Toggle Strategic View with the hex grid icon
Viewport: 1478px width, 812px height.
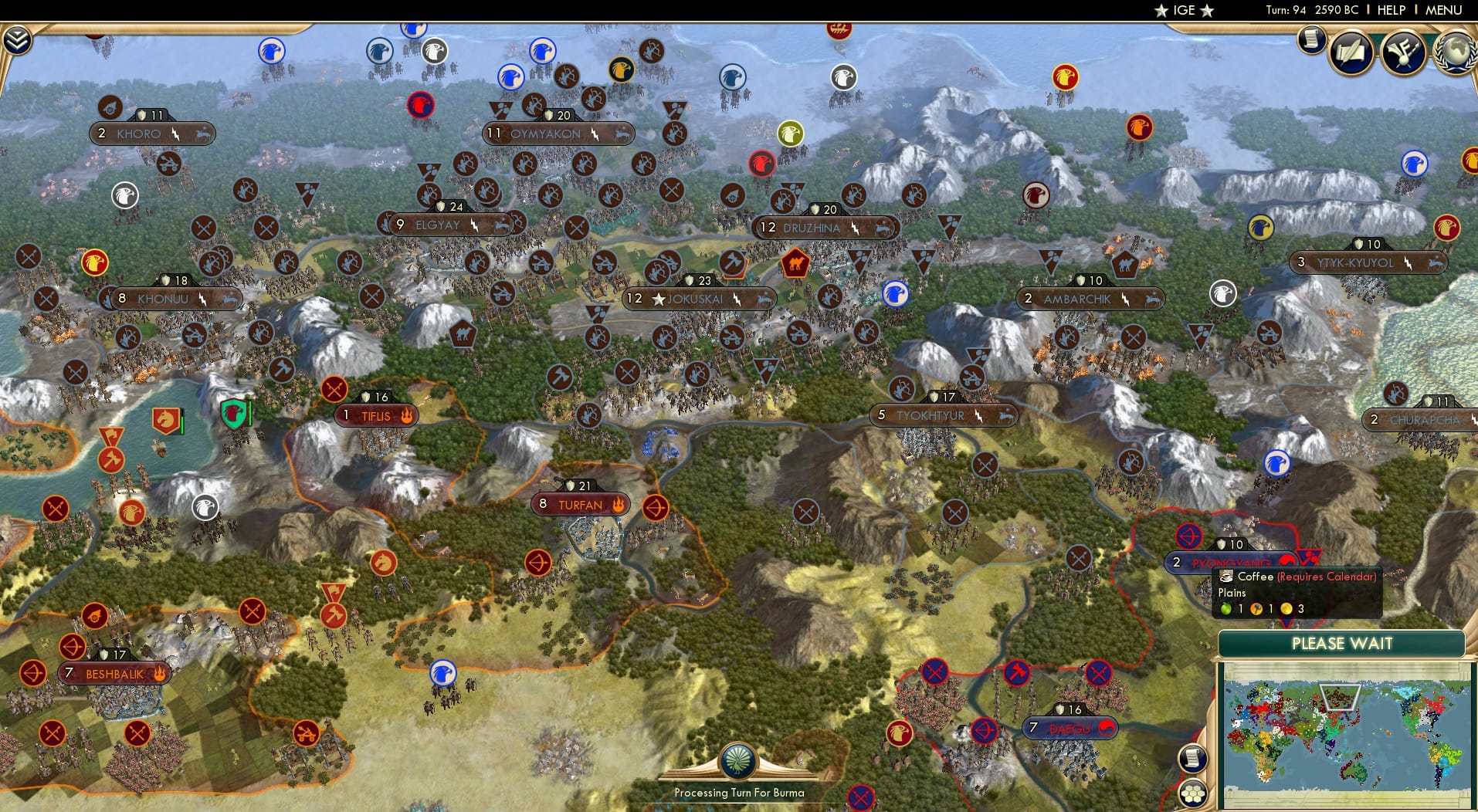(1193, 791)
